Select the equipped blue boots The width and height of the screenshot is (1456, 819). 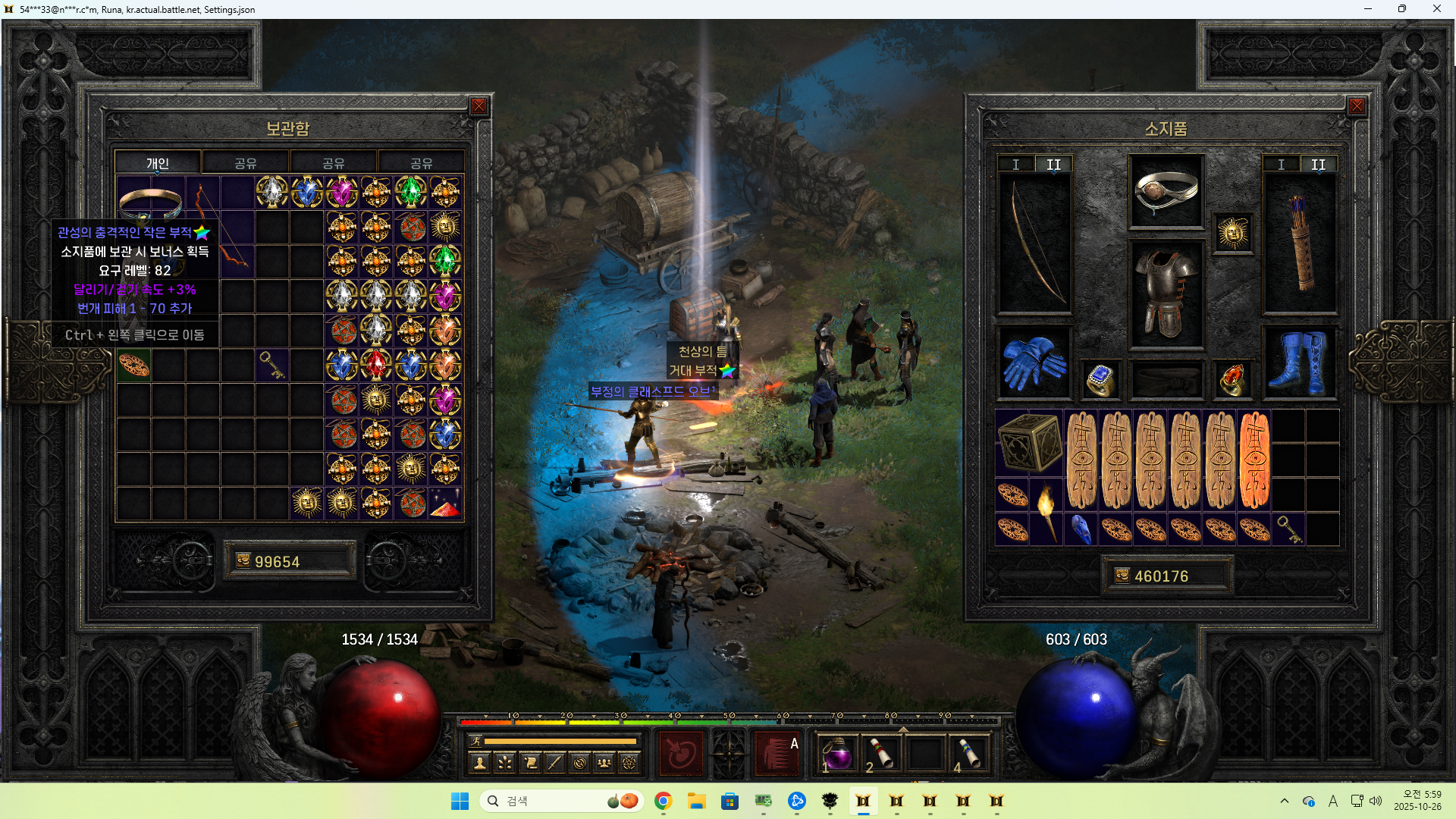[1299, 363]
